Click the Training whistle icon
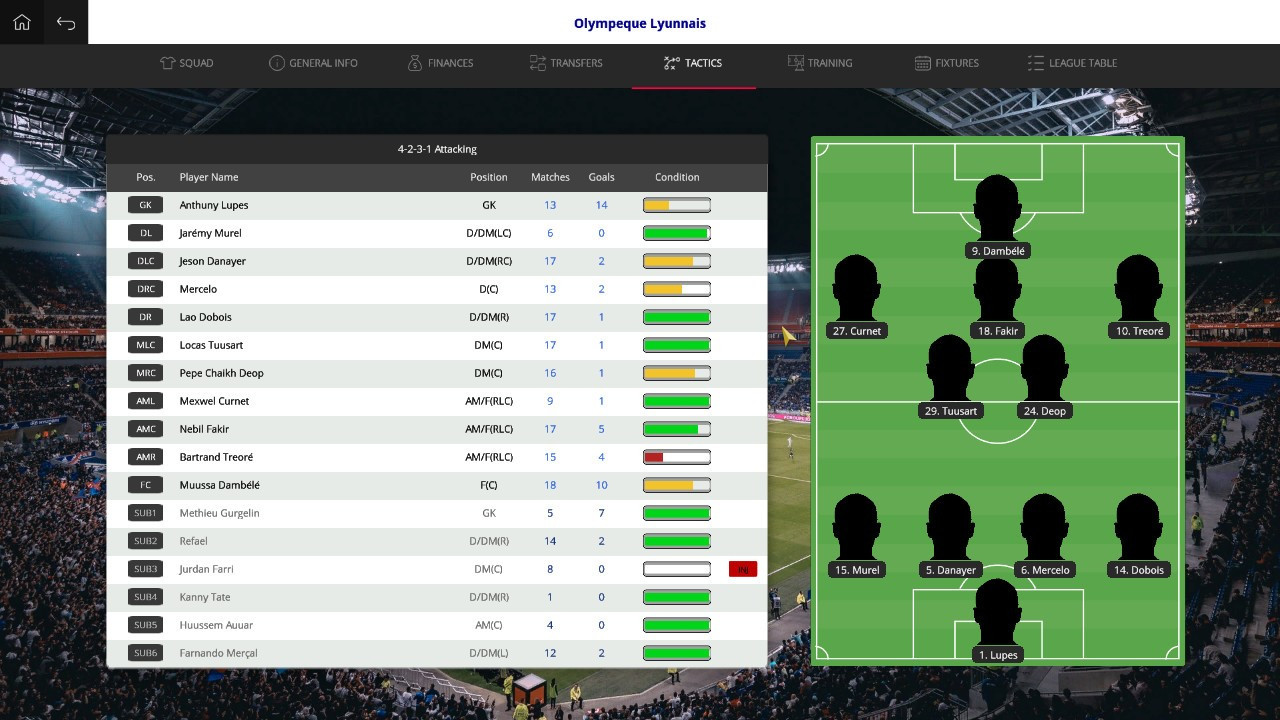This screenshot has height=720, width=1280. click(x=795, y=62)
